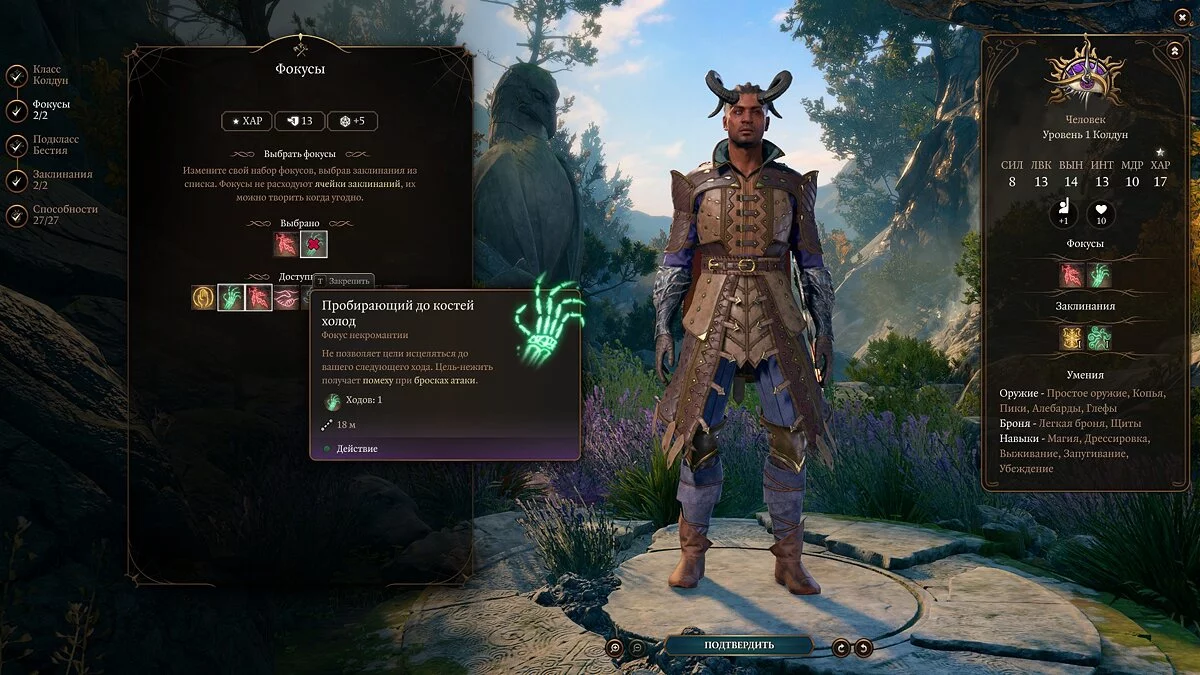Click the red flame cantrip under Выбрано
This screenshot has width=1200, height=675.
point(286,244)
